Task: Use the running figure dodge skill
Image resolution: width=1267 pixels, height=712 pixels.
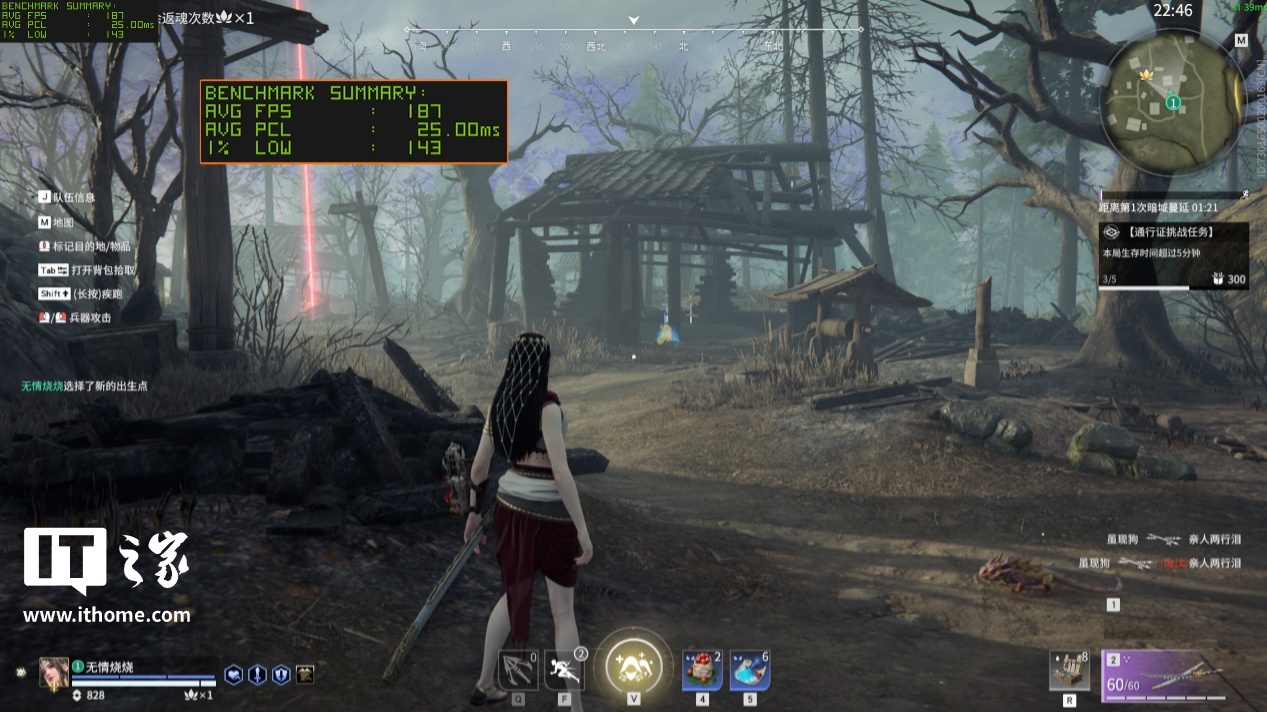Action: coord(564,669)
